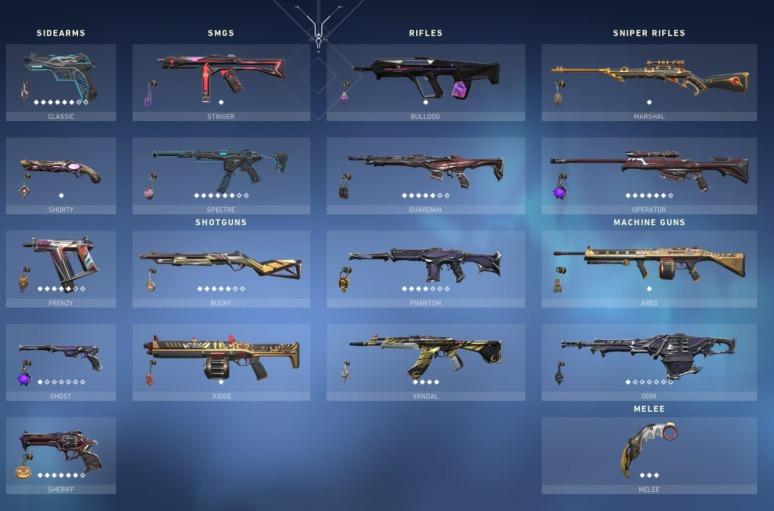Open the Stinger SMG tile
This screenshot has width=774, height=511.
[x=221, y=81]
